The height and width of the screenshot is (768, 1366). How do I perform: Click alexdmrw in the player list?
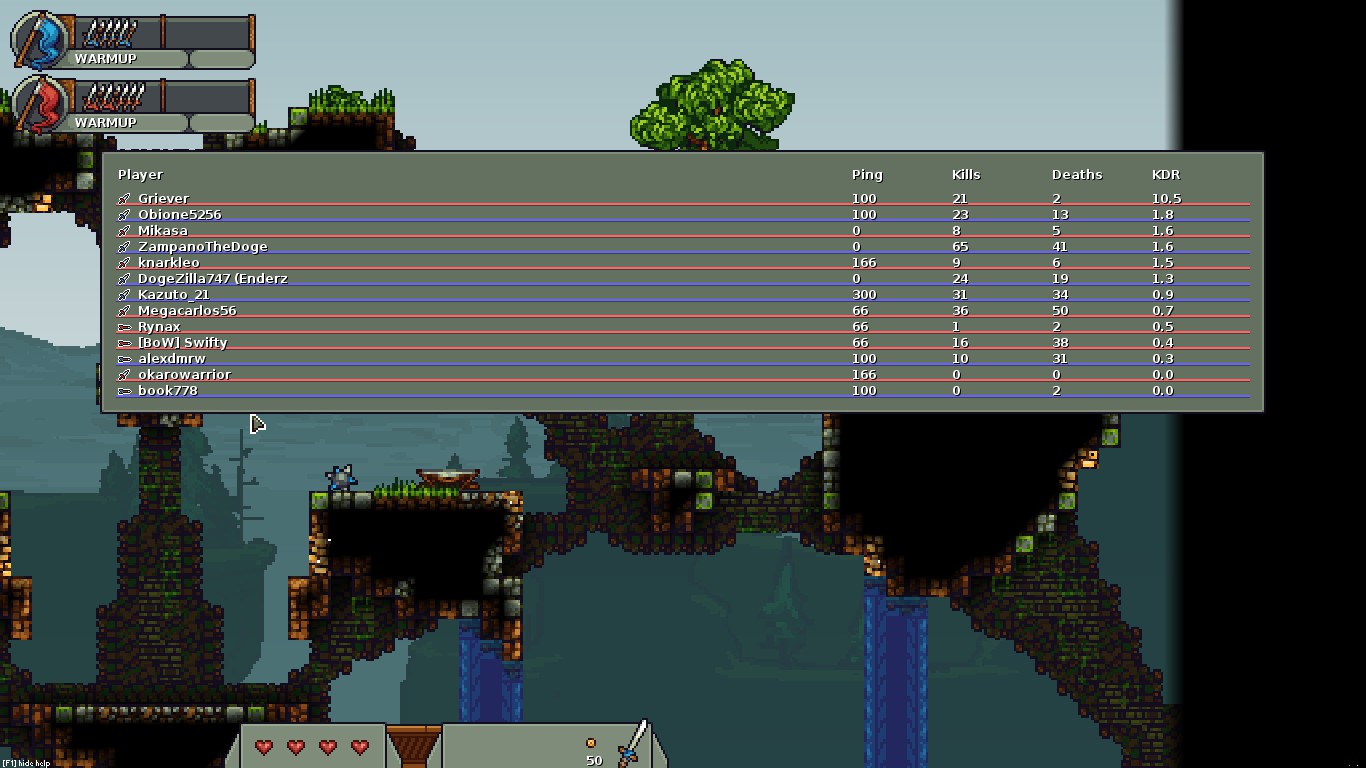[x=171, y=358]
